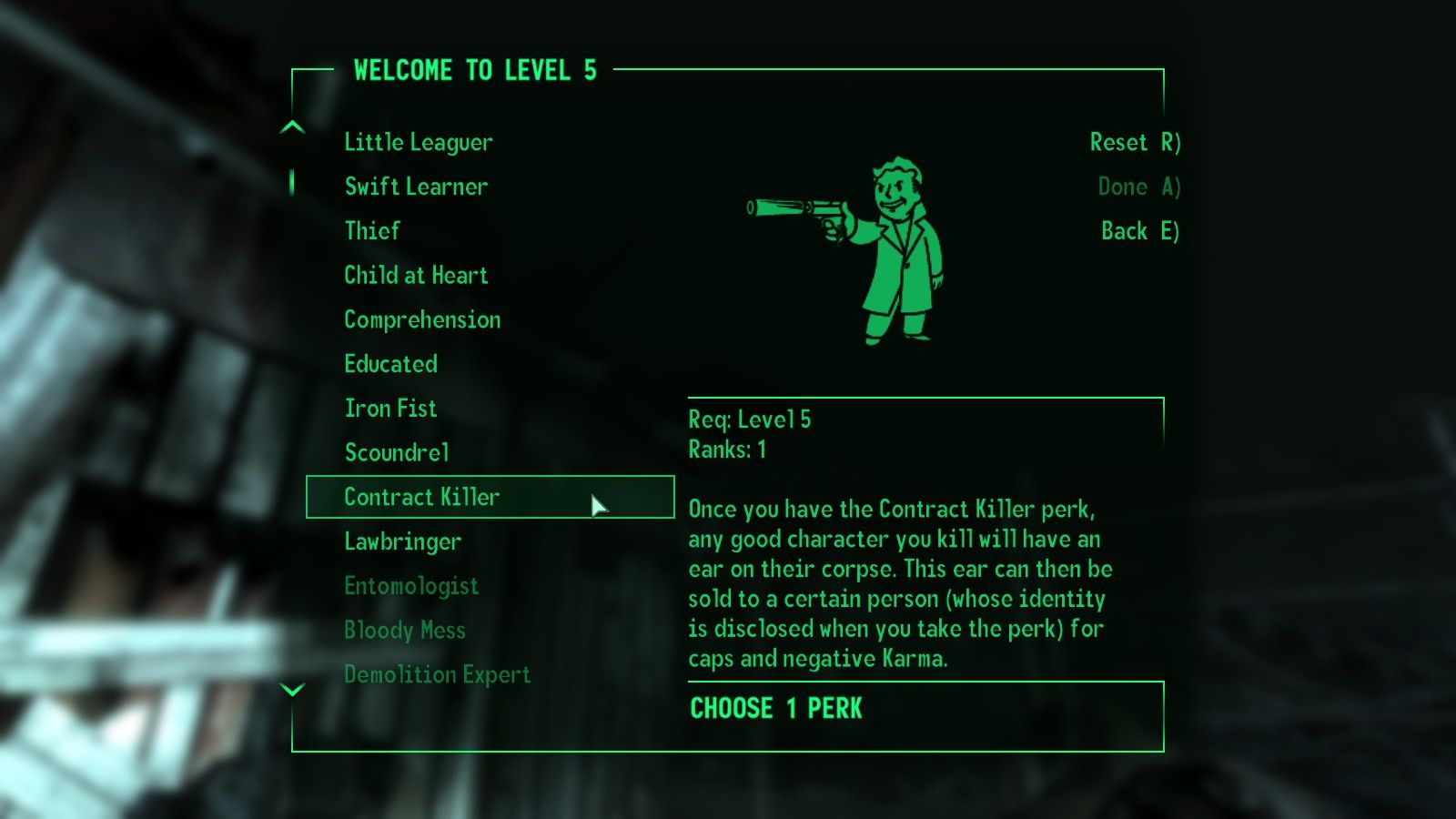Select the highlighted Contract Killer perk
The width and height of the screenshot is (1456, 819).
pos(421,497)
